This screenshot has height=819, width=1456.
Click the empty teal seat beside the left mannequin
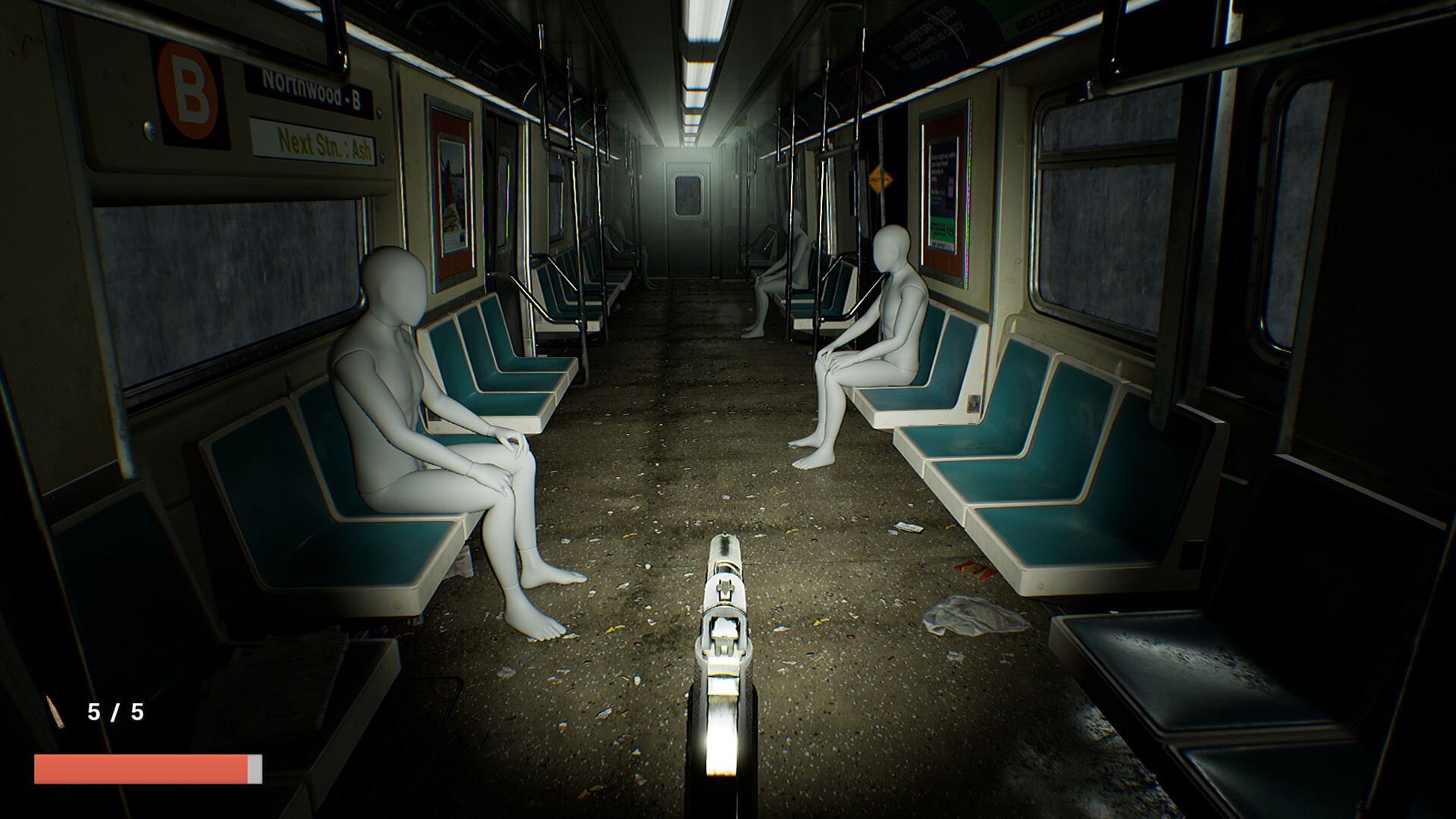pyautogui.click(x=493, y=372)
